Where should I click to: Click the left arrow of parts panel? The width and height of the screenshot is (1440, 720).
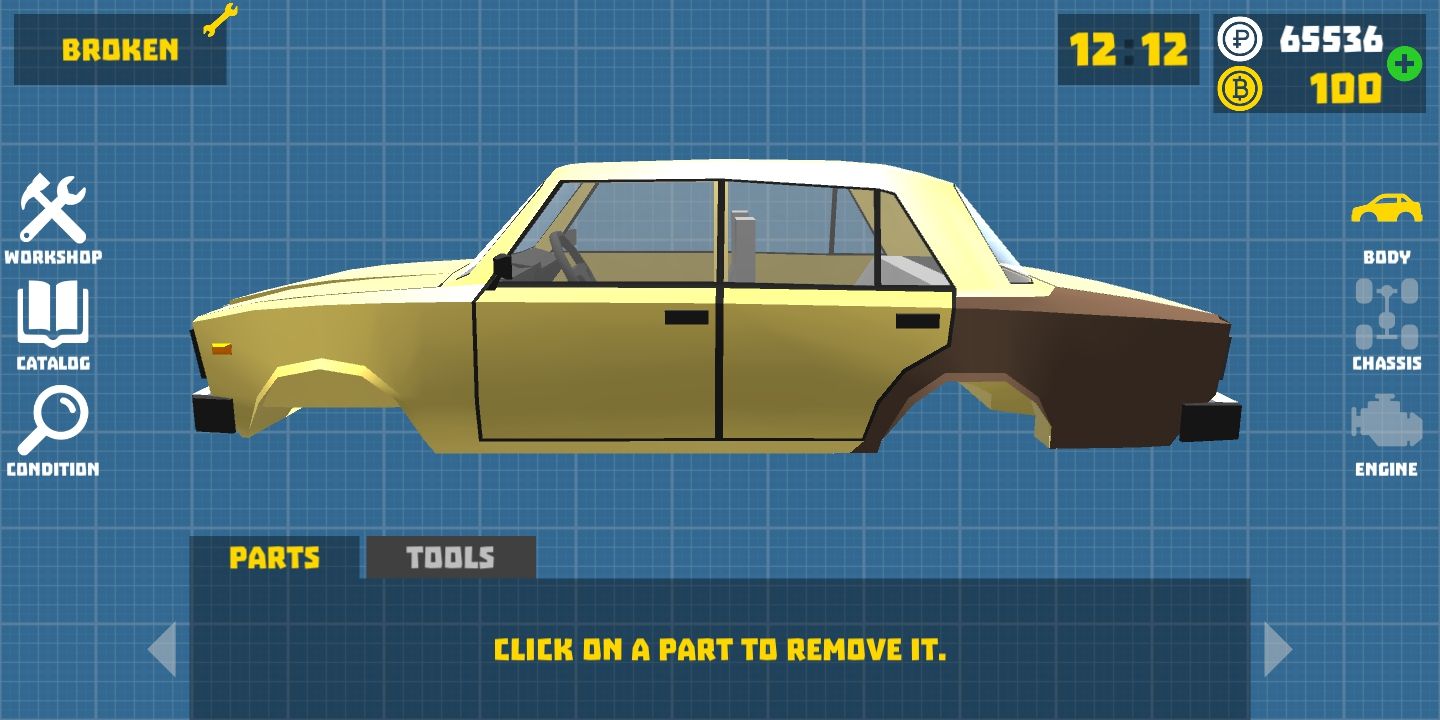point(163,649)
